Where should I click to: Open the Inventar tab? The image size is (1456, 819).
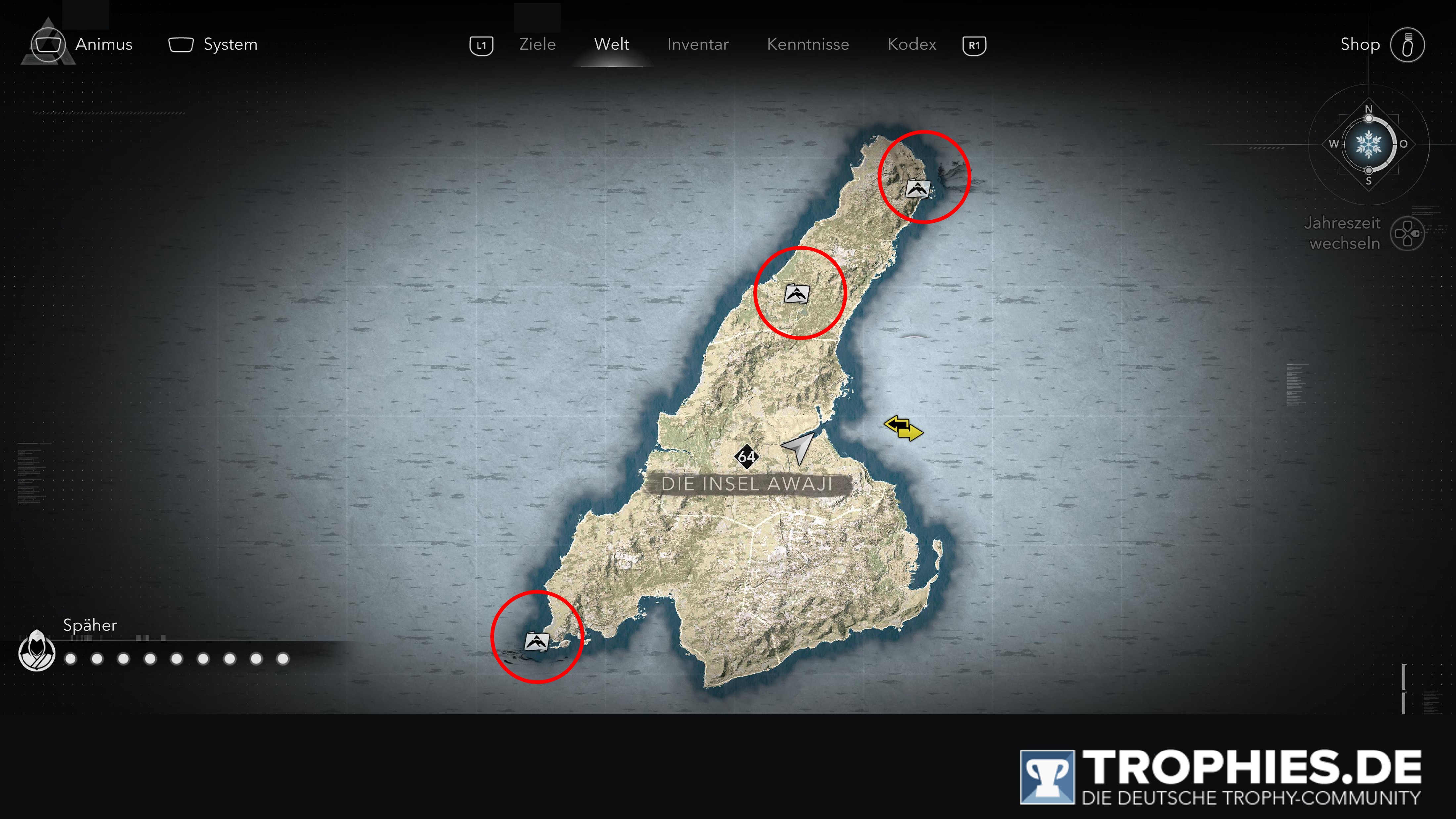(698, 45)
